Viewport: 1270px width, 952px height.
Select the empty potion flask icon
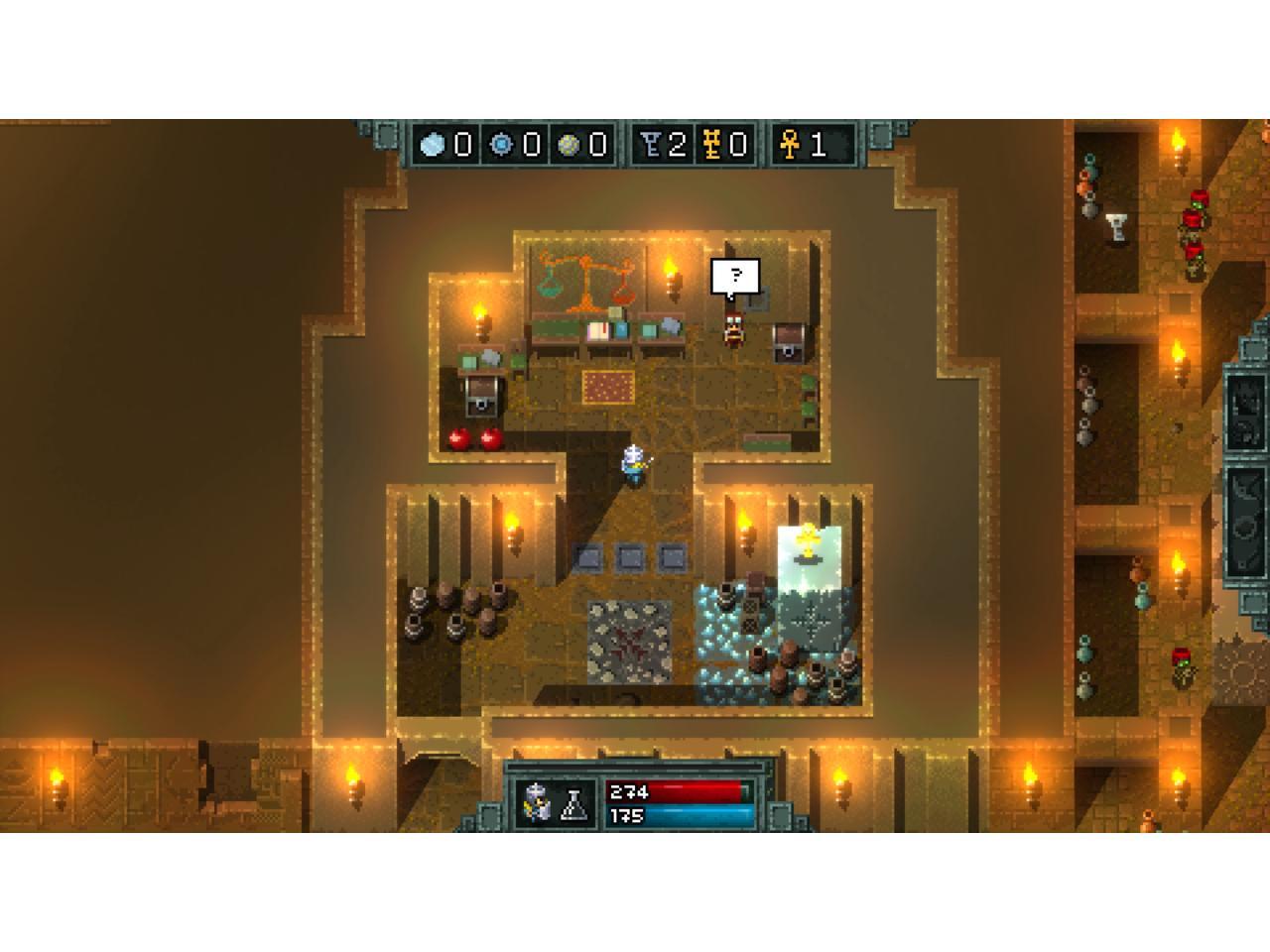[x=574, y=805]
